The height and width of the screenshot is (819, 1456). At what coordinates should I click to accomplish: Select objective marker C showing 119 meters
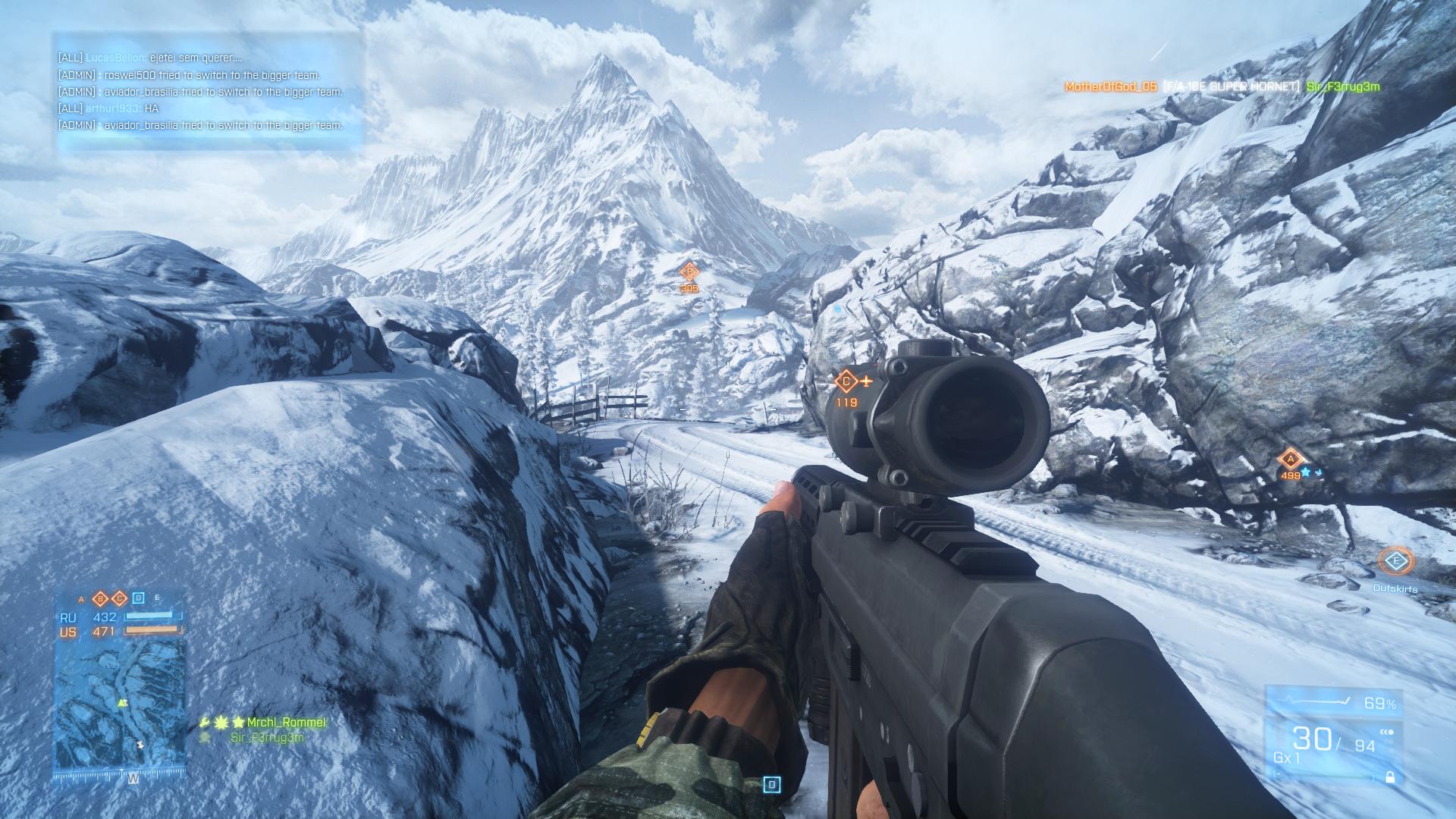click(846, 381)
